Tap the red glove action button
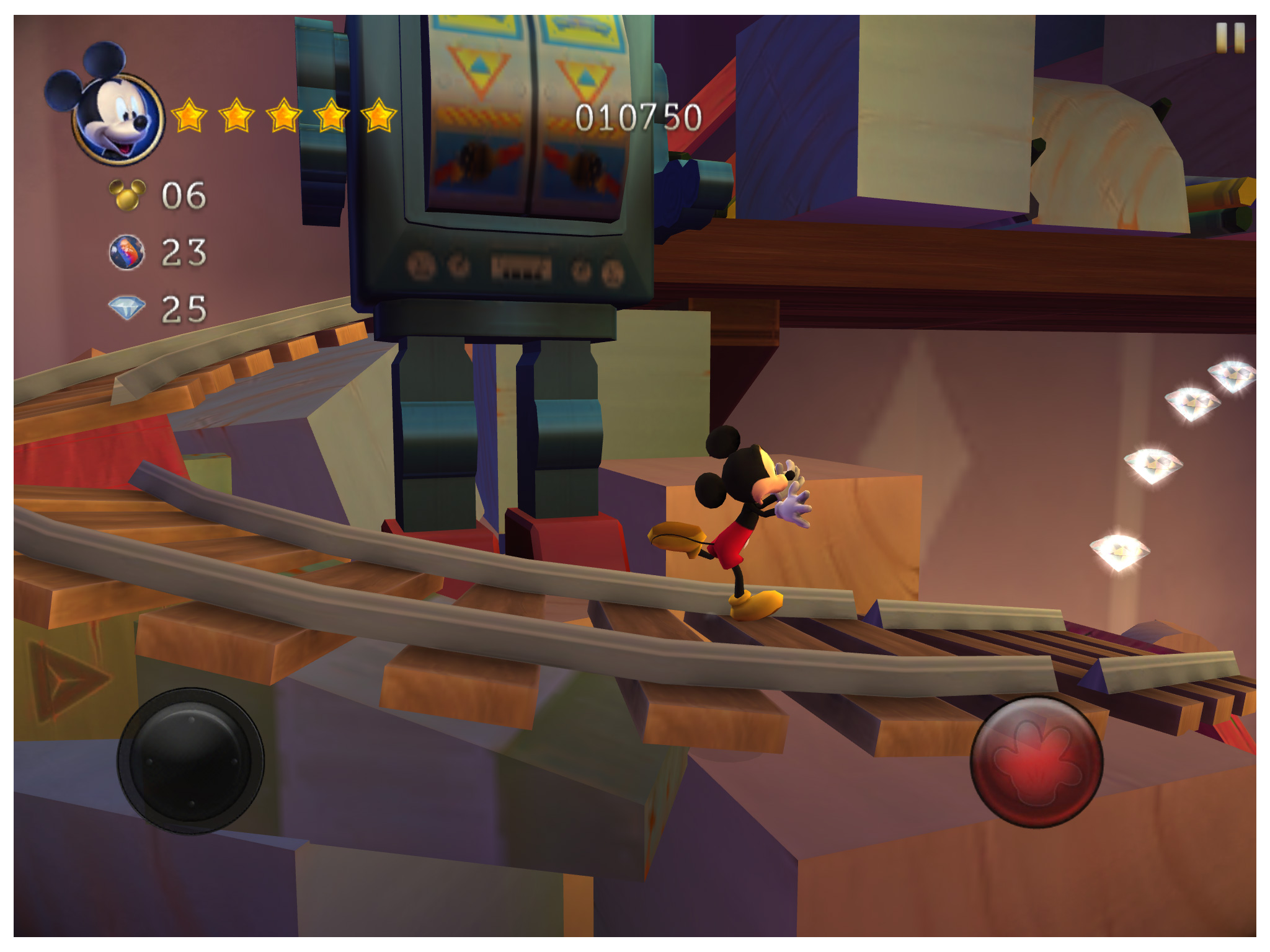This screenshot has width=1270, height=952. coord(1036,762)
